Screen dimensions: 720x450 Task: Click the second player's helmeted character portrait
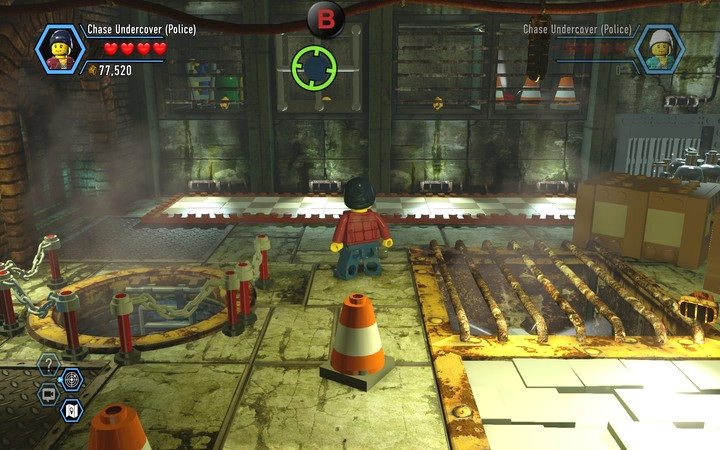pyautogui.click(x=660, y=49)
